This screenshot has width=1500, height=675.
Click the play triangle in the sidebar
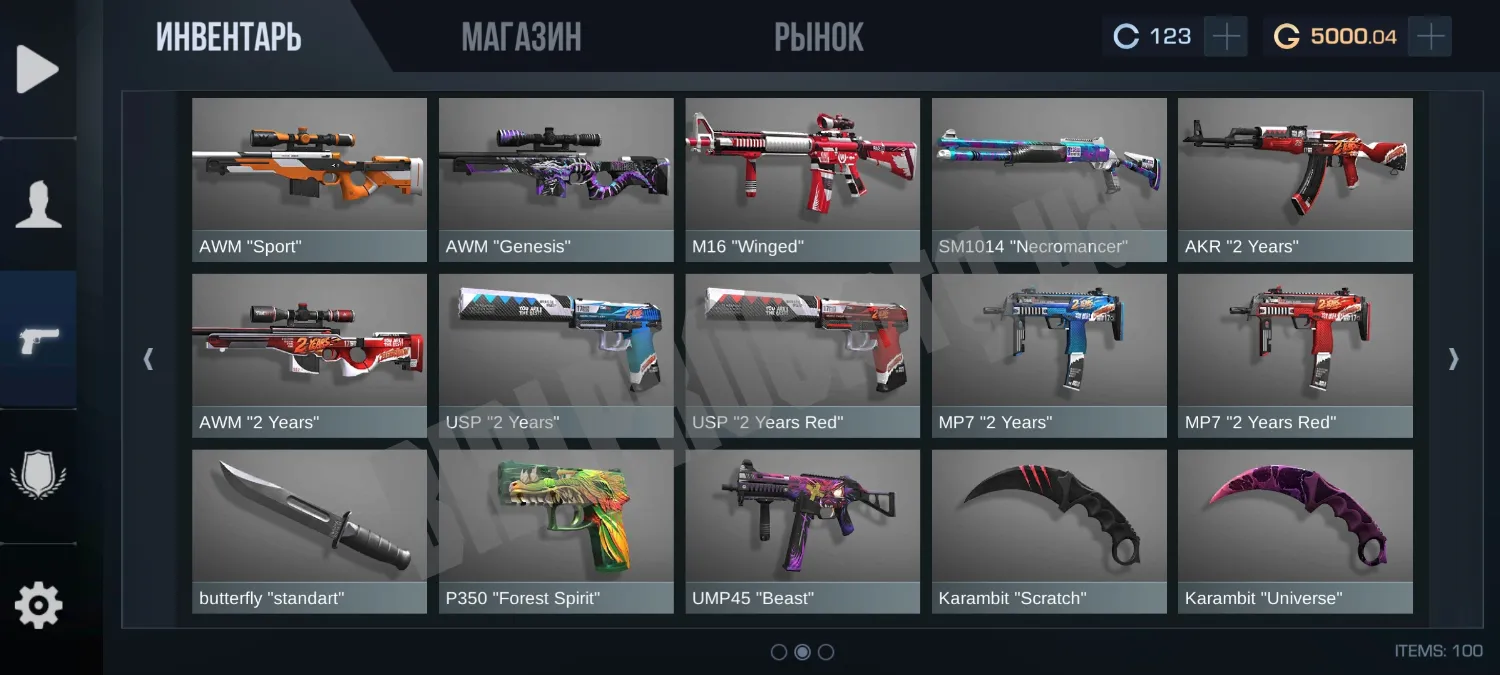pyautogui.click(x=38, y=70)
